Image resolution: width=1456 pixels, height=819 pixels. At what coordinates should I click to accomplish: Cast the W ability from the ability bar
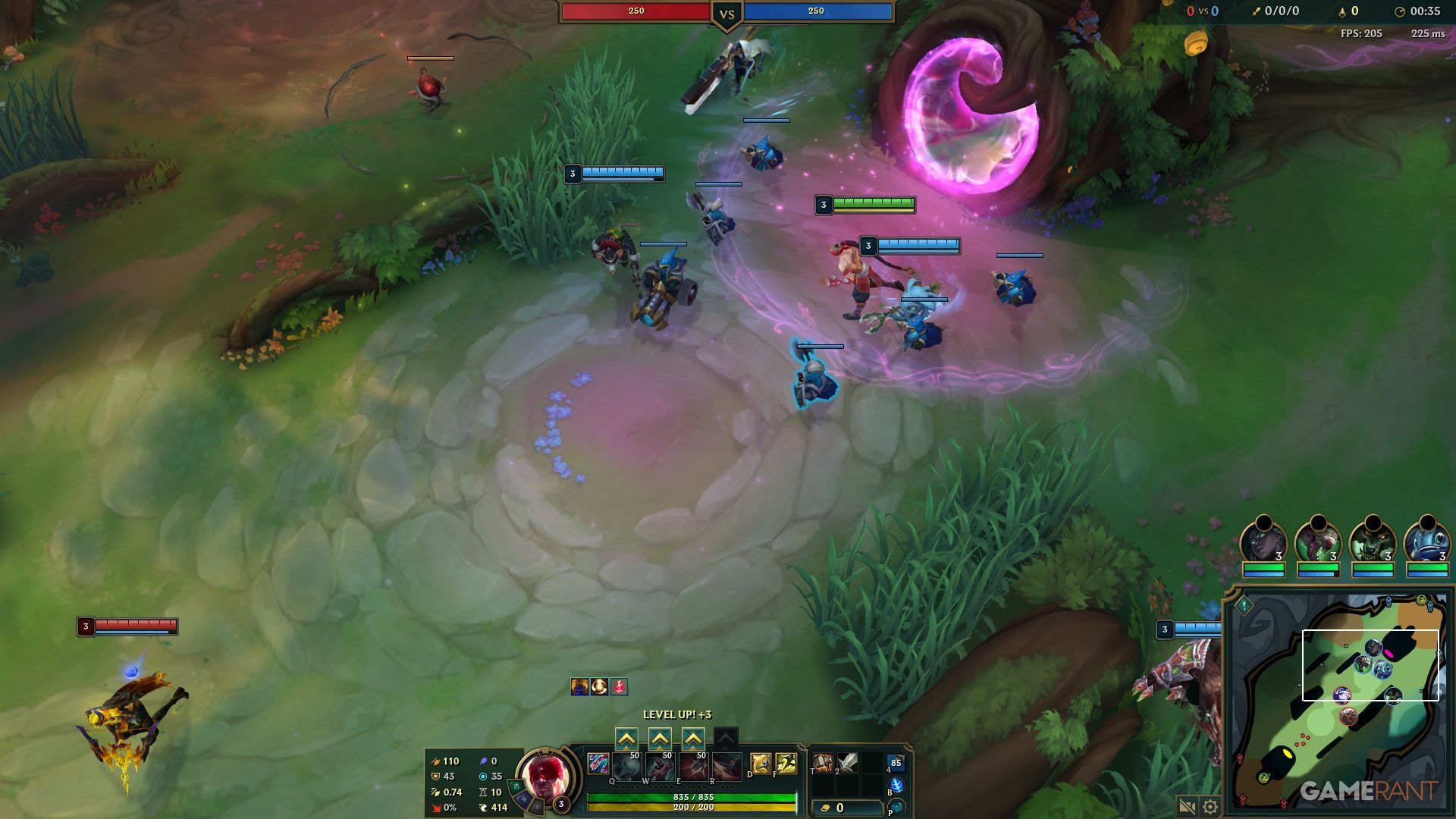[x=659, y=766]
